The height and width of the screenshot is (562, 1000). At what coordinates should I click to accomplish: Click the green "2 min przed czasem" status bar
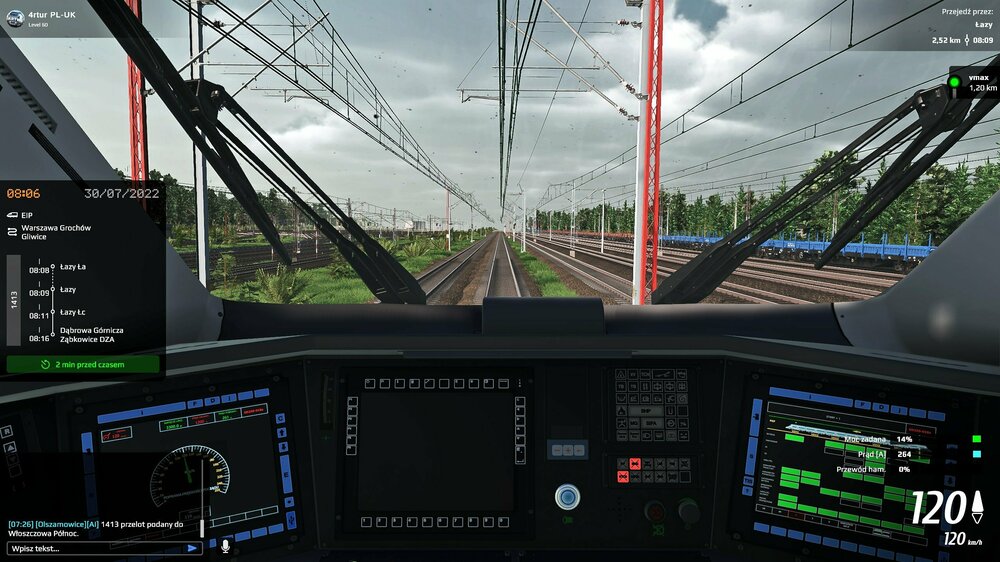coord(83,364)
